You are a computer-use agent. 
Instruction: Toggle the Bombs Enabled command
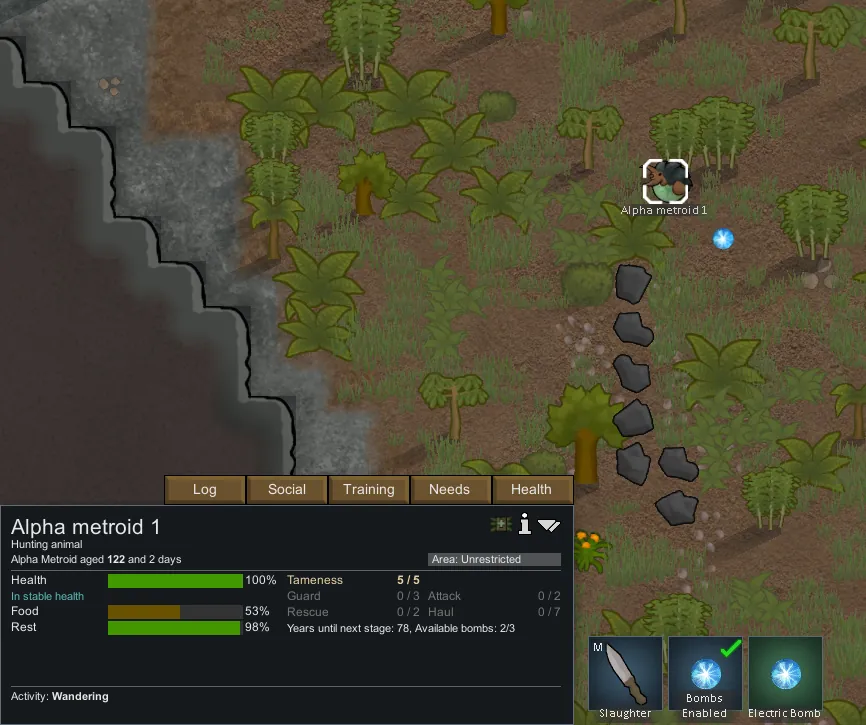click(x=705, y=677)
